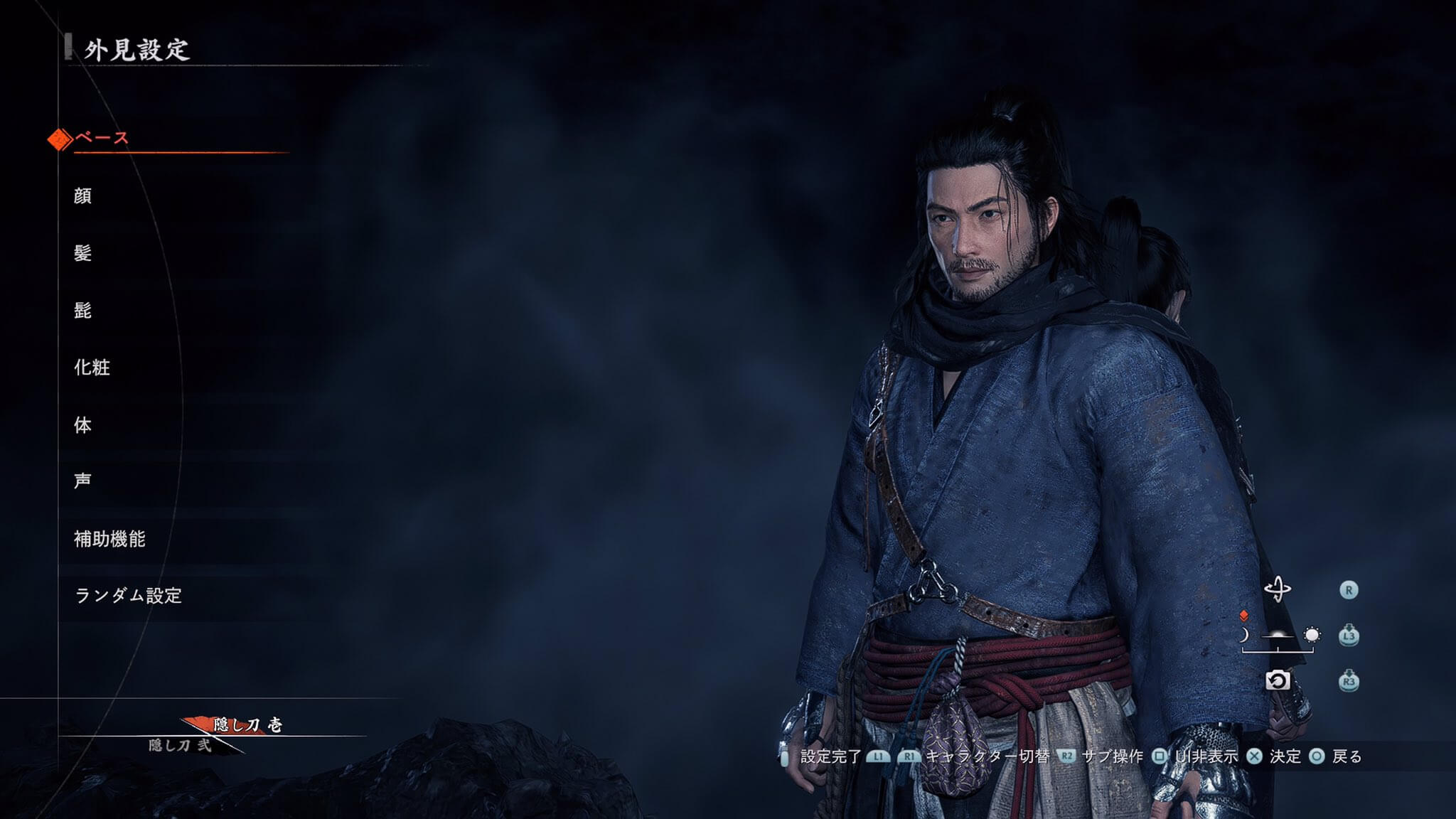Switch to the 隠し刀 弐 character tab
Viewport: 1456px width, 819px height.
click(181, 745)
